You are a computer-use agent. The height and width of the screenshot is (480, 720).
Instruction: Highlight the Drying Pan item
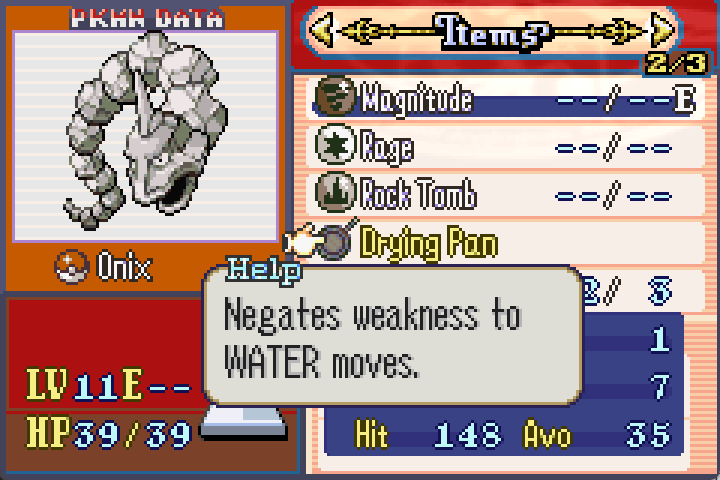tap(428, 242)
